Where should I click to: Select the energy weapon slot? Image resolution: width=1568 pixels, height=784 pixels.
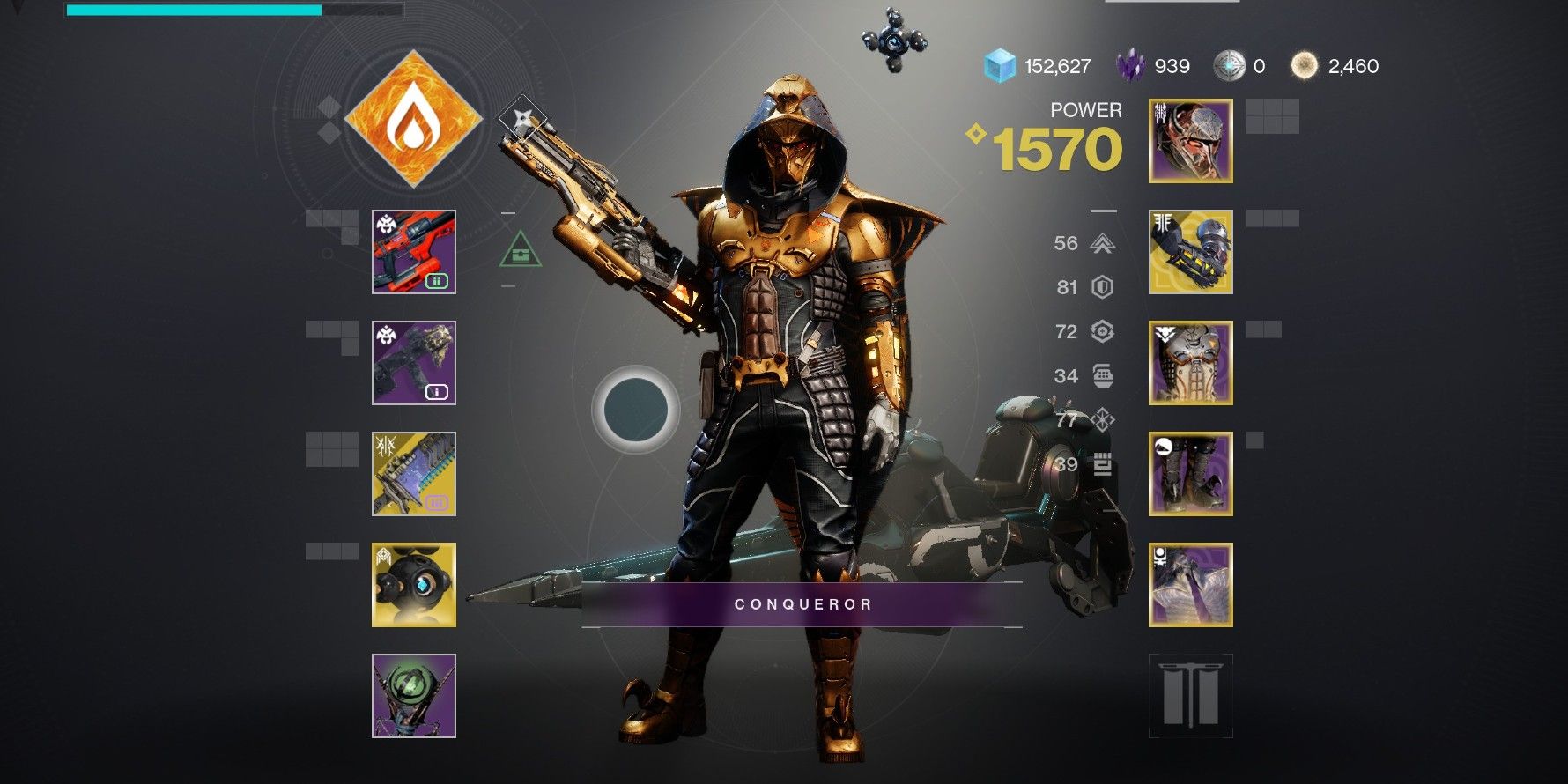coord(414,363)
